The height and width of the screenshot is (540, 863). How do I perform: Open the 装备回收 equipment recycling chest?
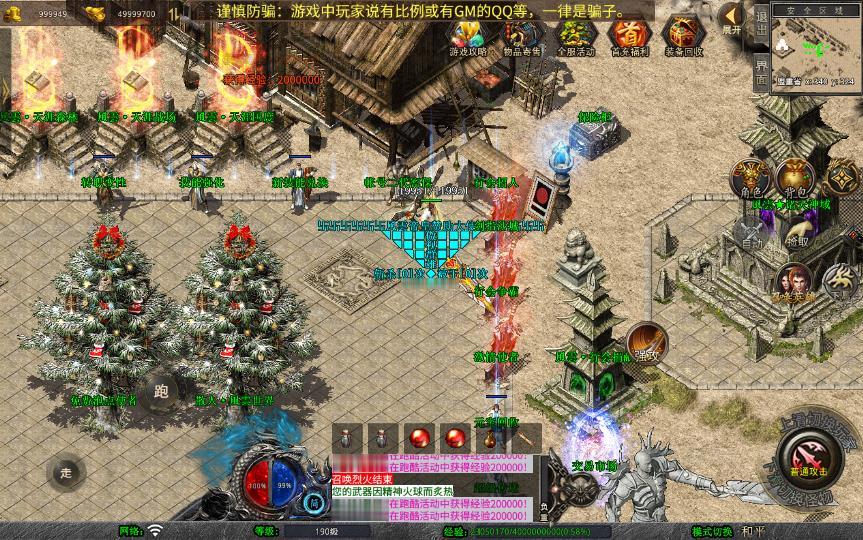click(x=683, y=37)
